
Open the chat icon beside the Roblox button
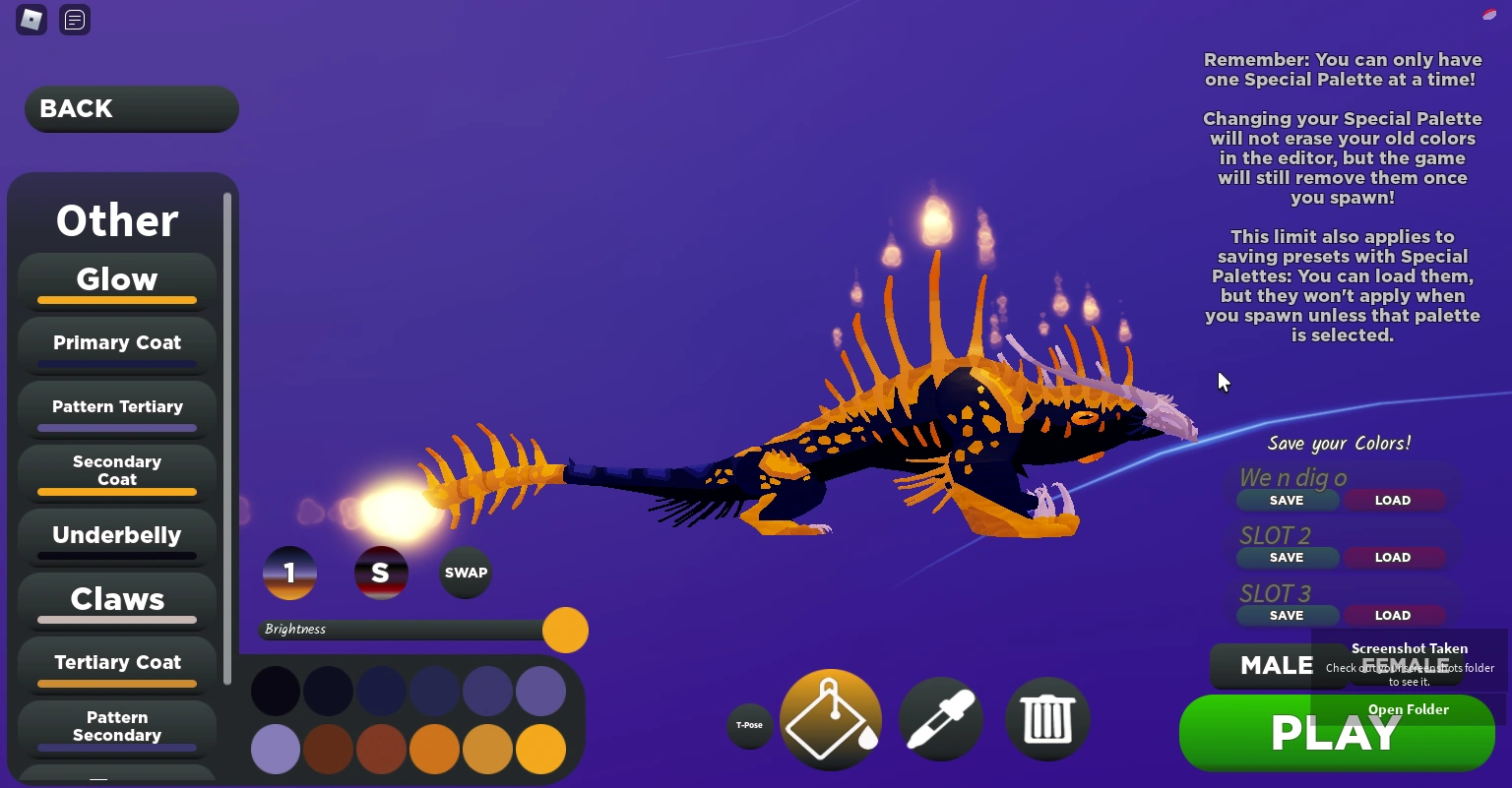click(74, 20)
